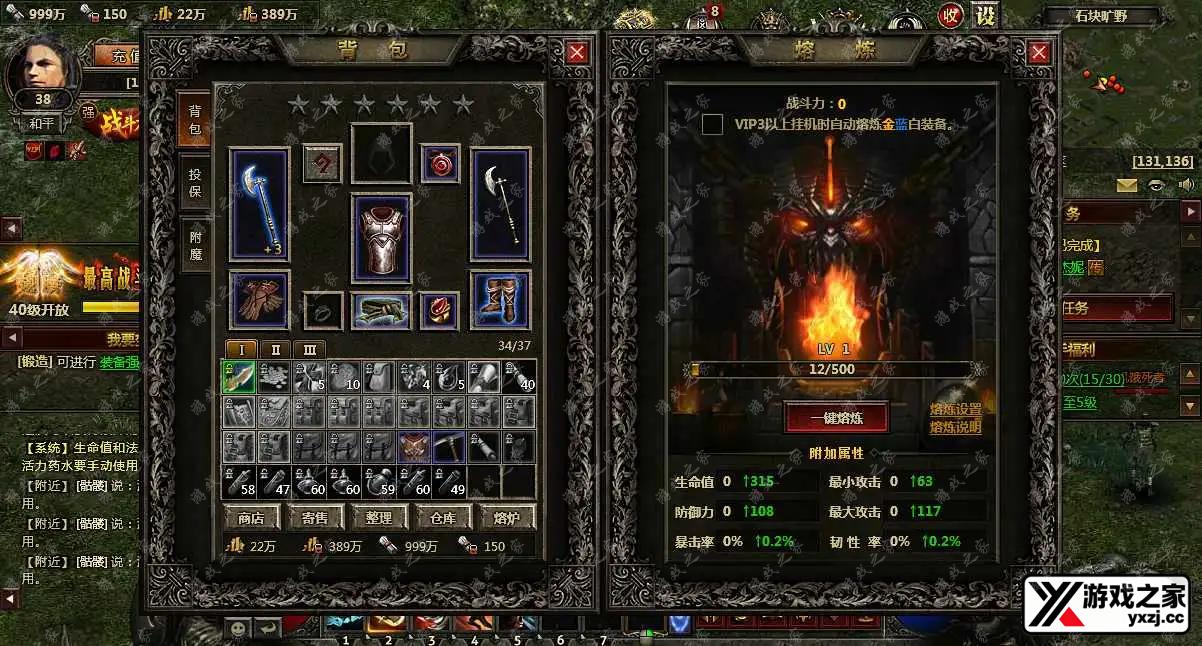
Task: Switch to bag page II tab
Action: coord(276,349)
